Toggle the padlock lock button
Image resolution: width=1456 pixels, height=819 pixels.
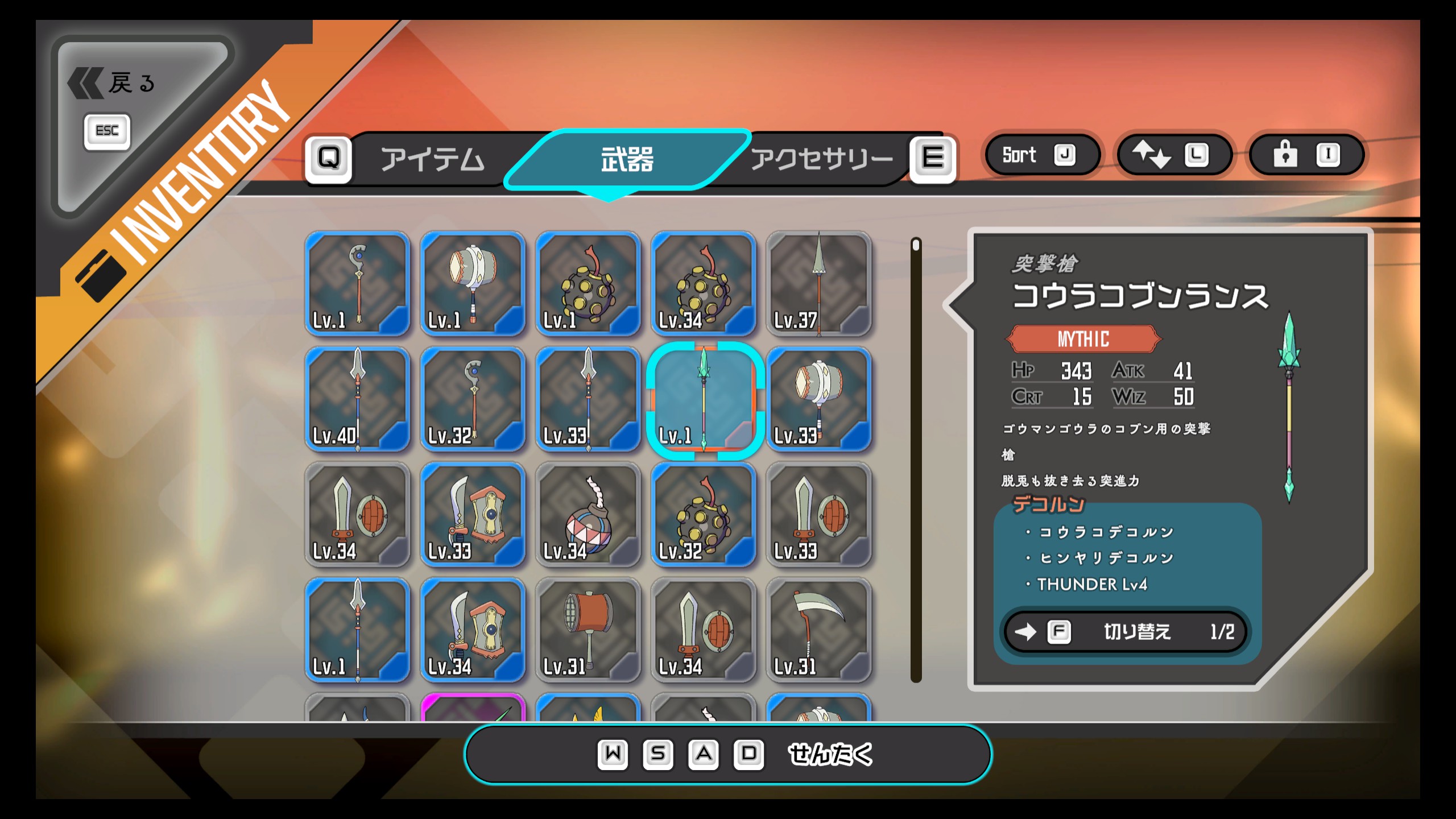[1306, 155]
